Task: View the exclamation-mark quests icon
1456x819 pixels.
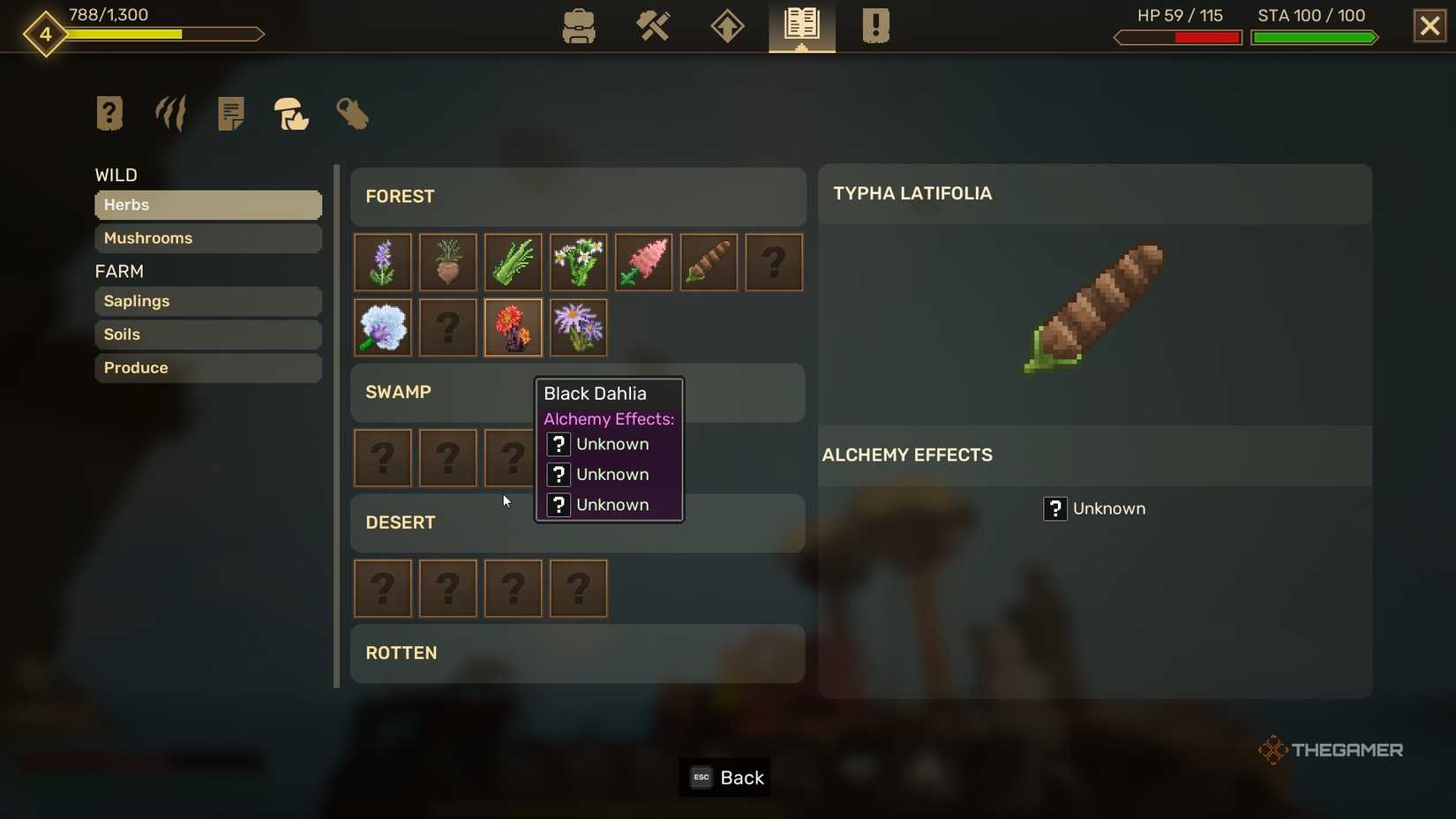Action: (x=874, y=26)
